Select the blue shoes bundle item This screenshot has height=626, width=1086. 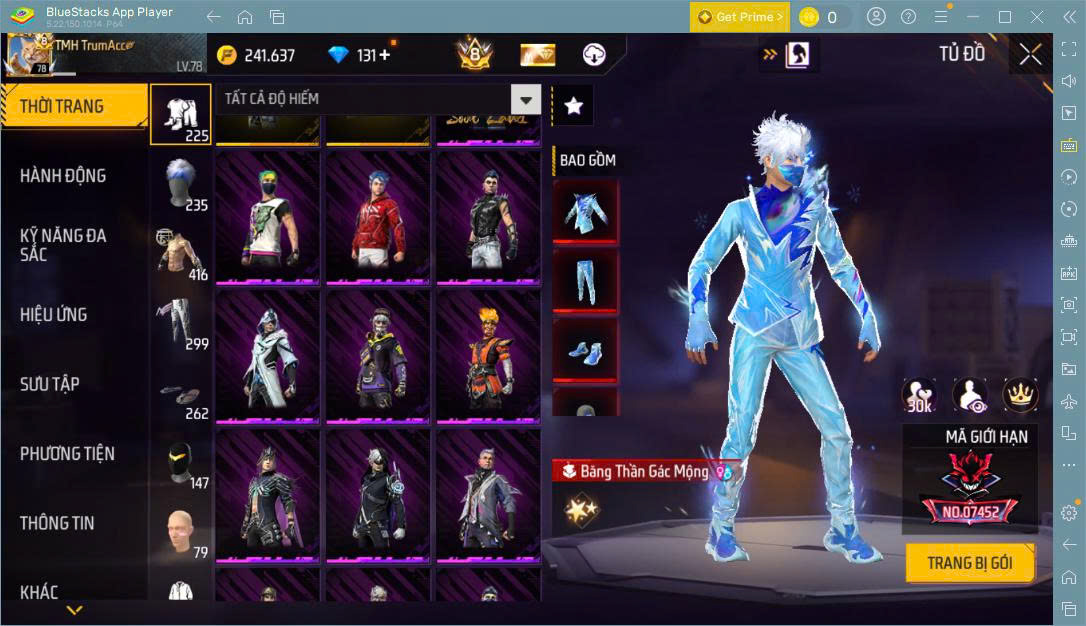pyautogui.click(x=585, y=350)
